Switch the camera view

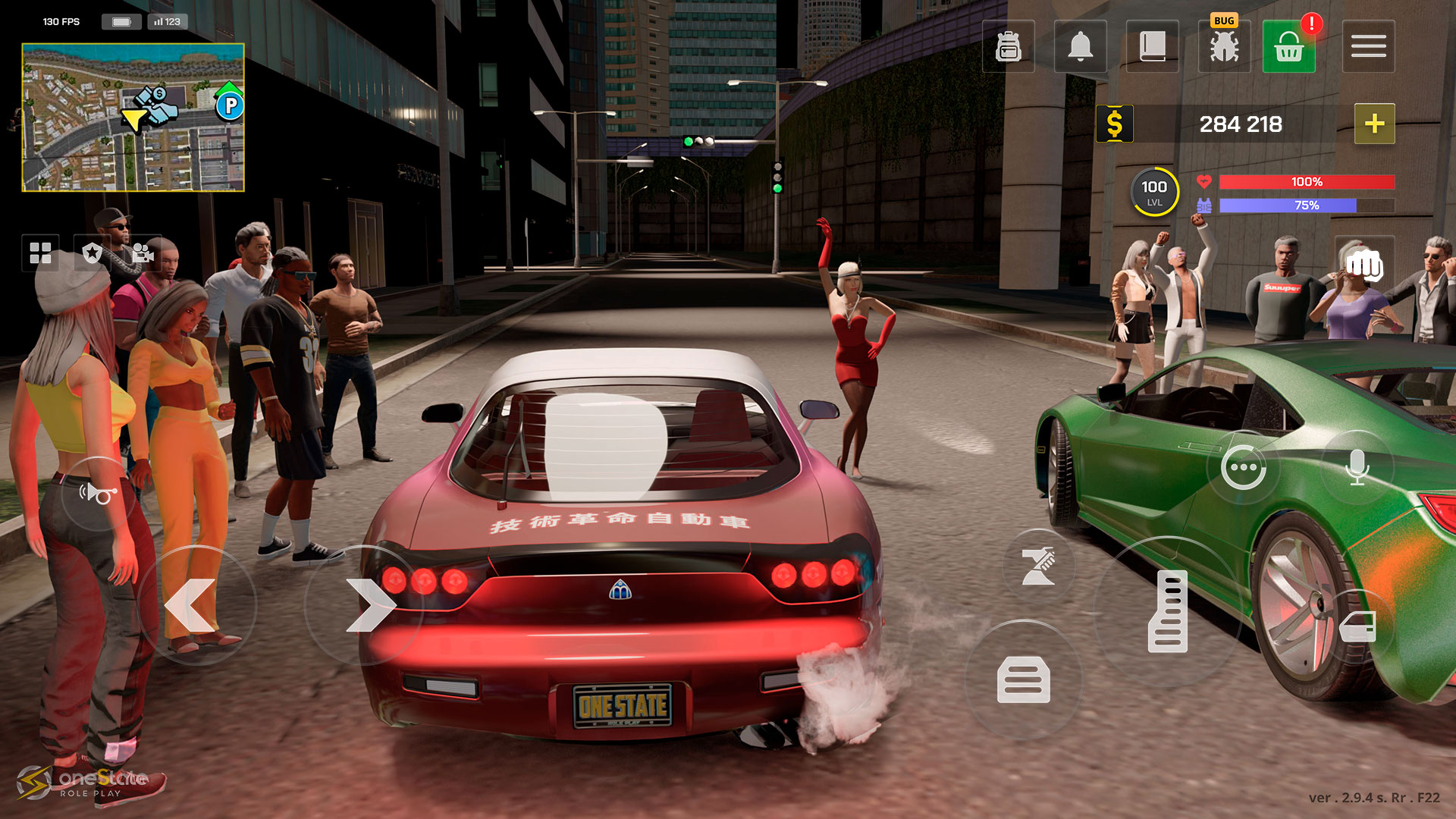[143, 253]
